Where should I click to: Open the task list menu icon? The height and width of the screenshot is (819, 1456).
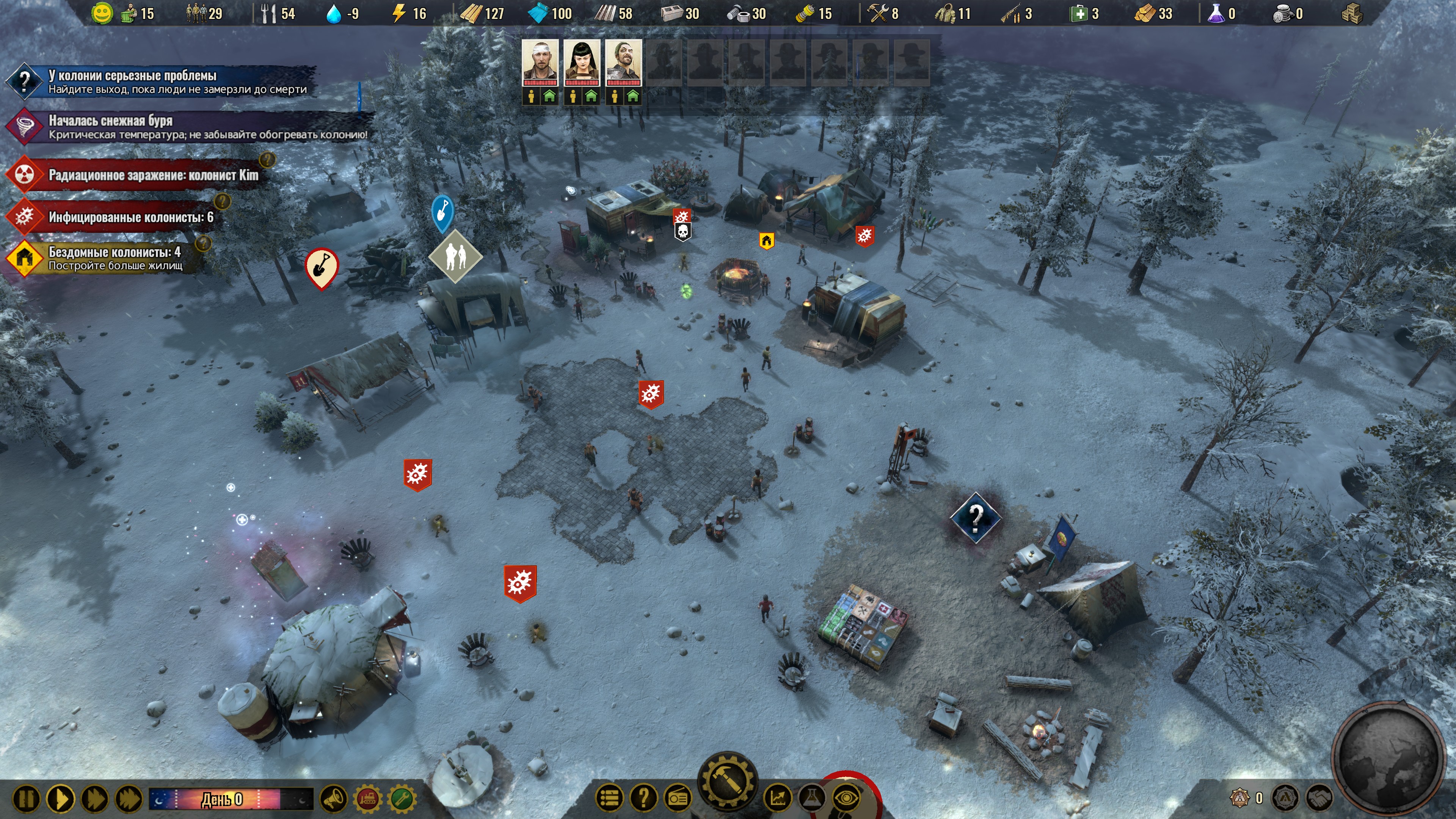pyautogui.click(x=610, y=797)
